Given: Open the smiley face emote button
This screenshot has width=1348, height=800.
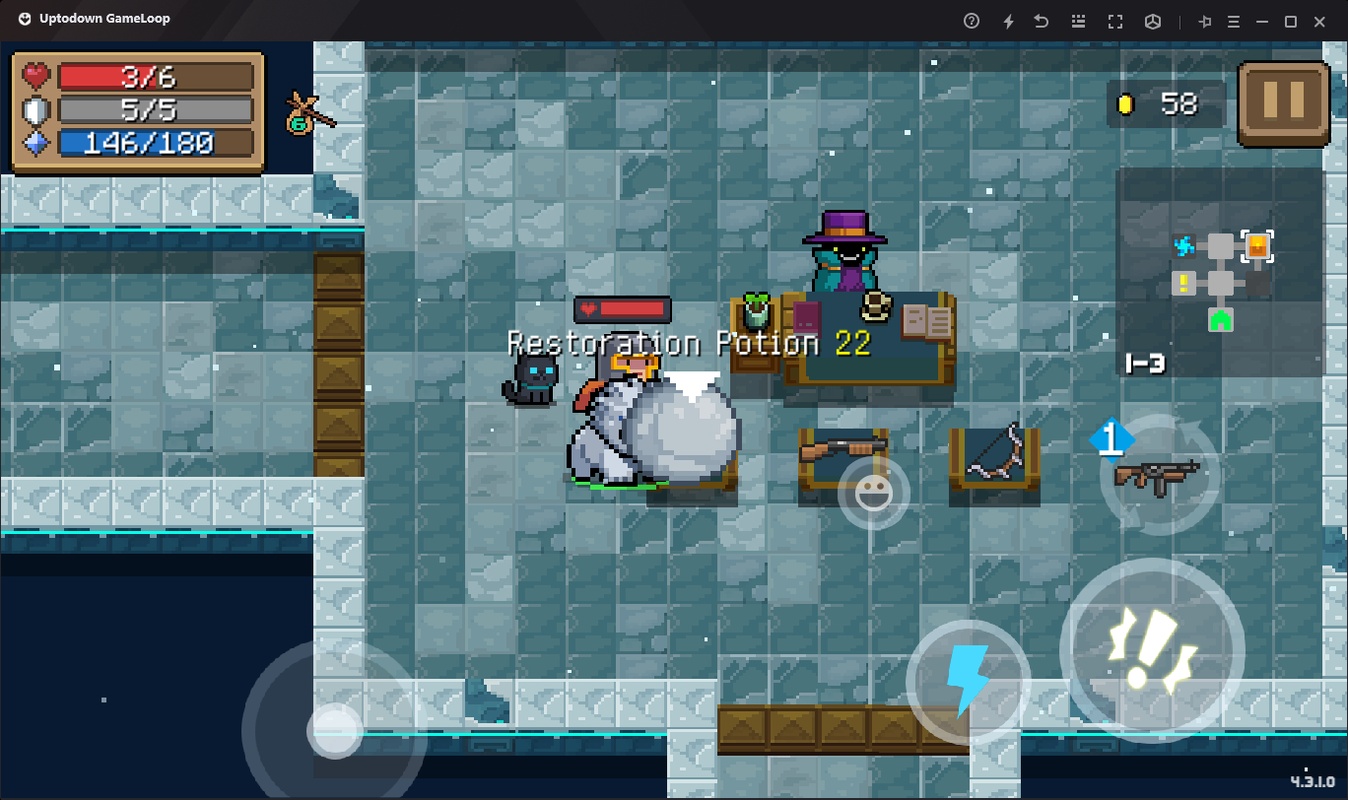Looking at the screenshot, I should pyautogui.click(x=873, y=494).
